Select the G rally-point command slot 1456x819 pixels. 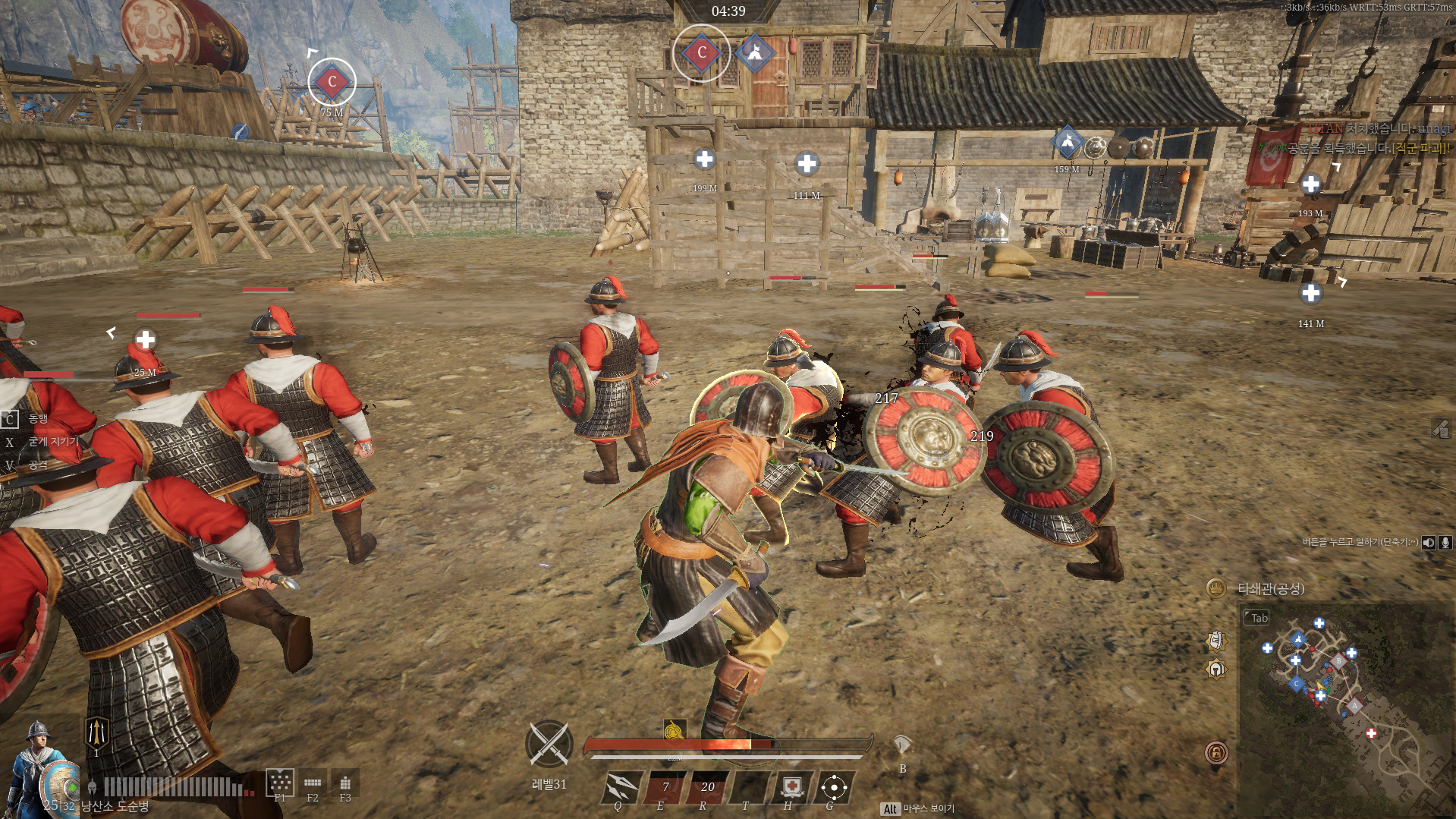[834, 787]
